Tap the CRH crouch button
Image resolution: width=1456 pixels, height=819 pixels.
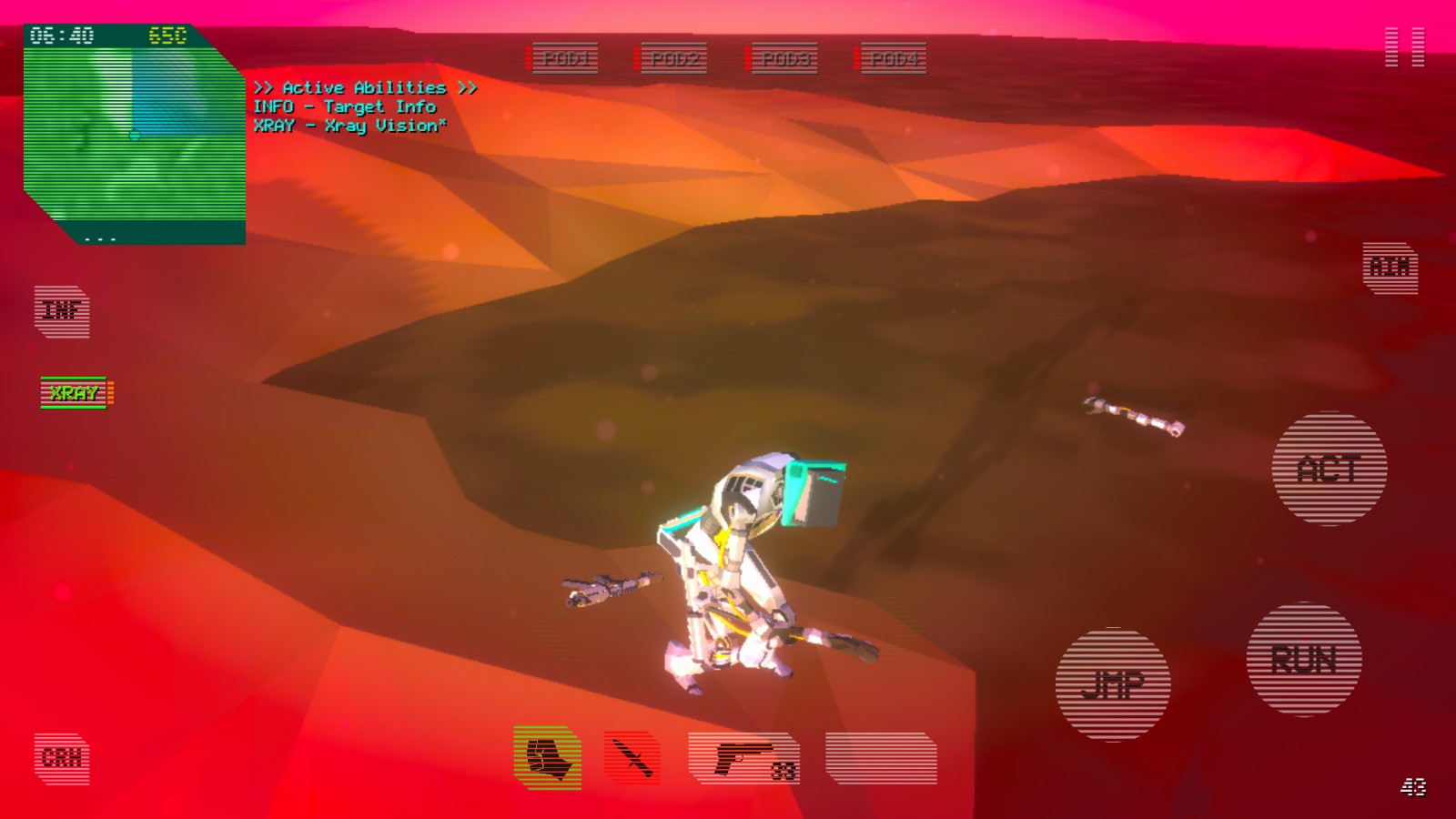pos(62,758)
